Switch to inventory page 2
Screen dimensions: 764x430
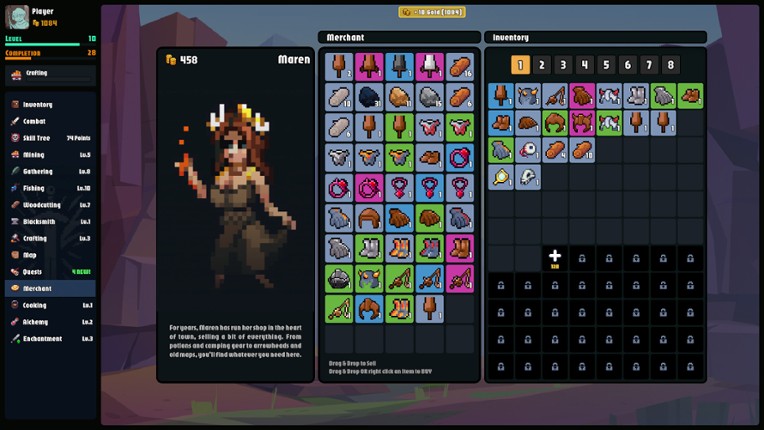[542, 65]
